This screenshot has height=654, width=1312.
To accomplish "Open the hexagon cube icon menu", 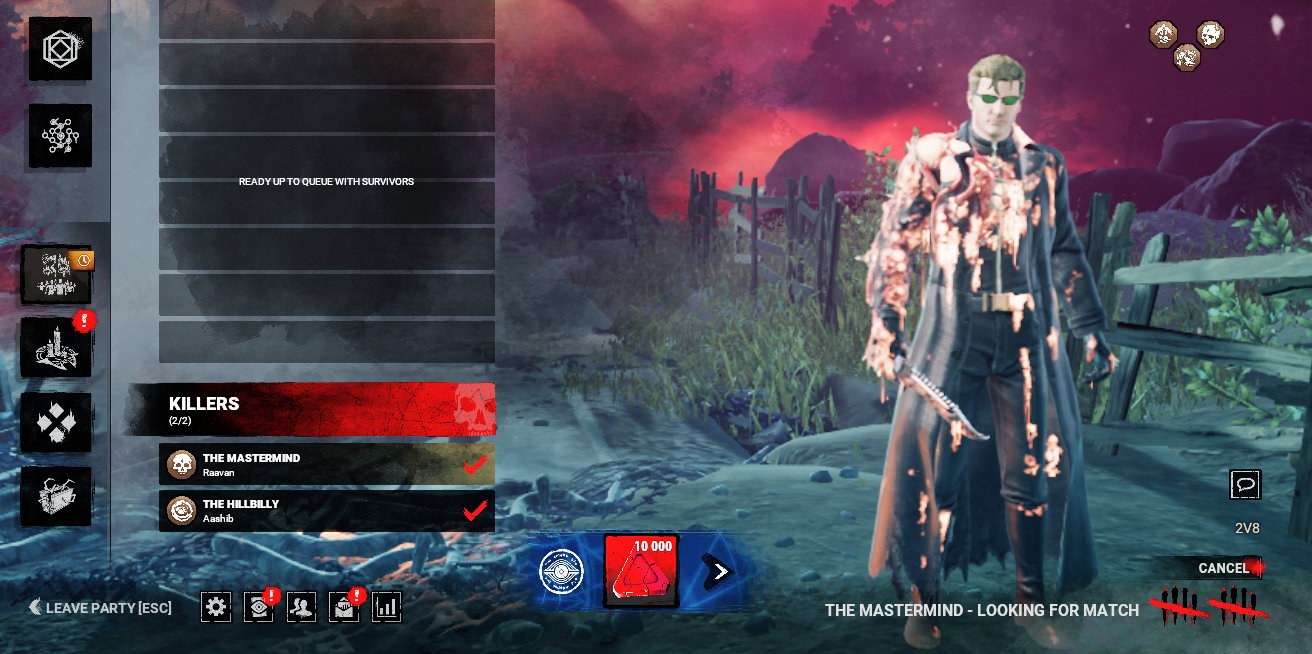I will [x=60, y=48].
